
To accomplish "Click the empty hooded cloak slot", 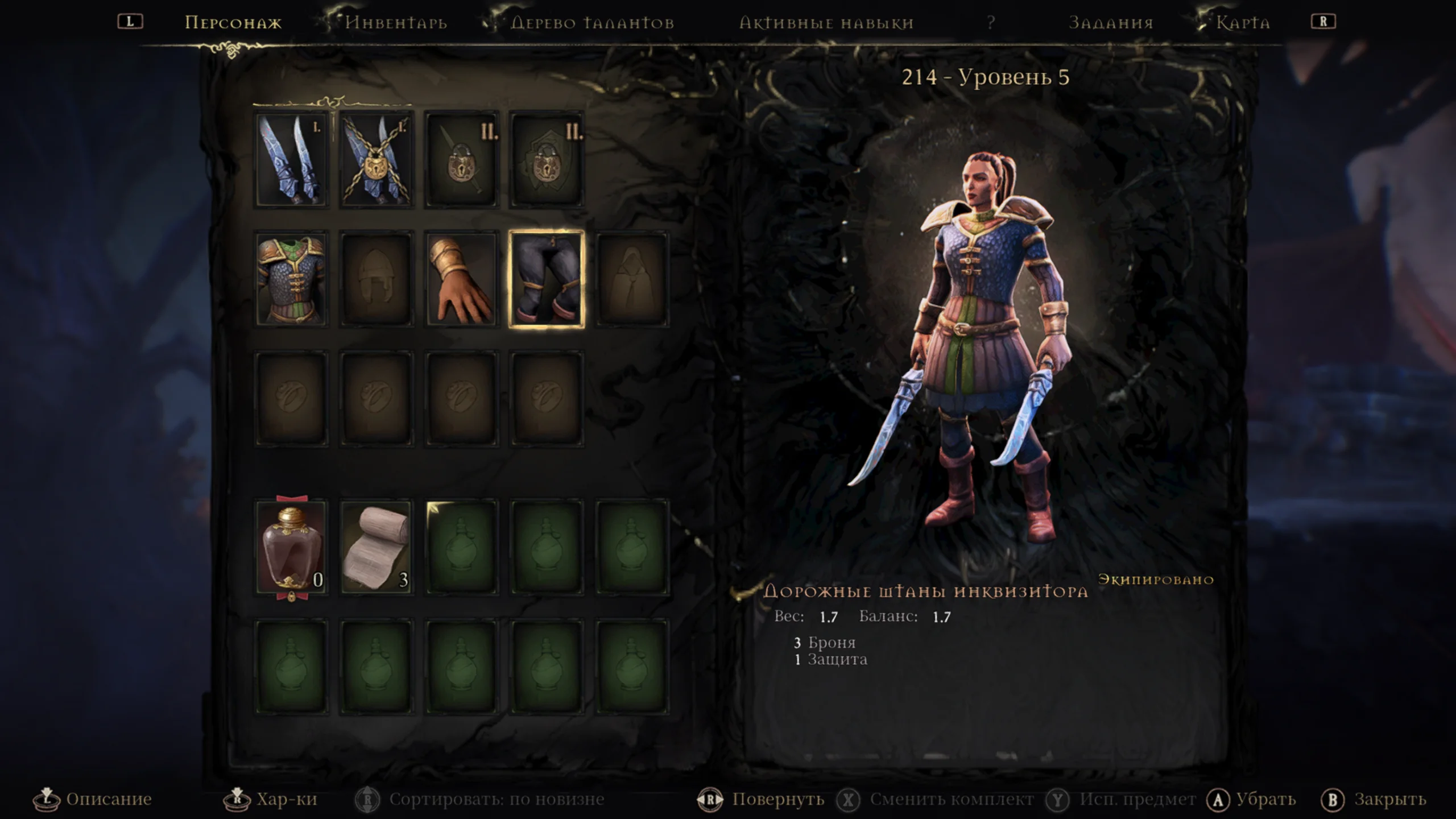I will coord(631,279).
